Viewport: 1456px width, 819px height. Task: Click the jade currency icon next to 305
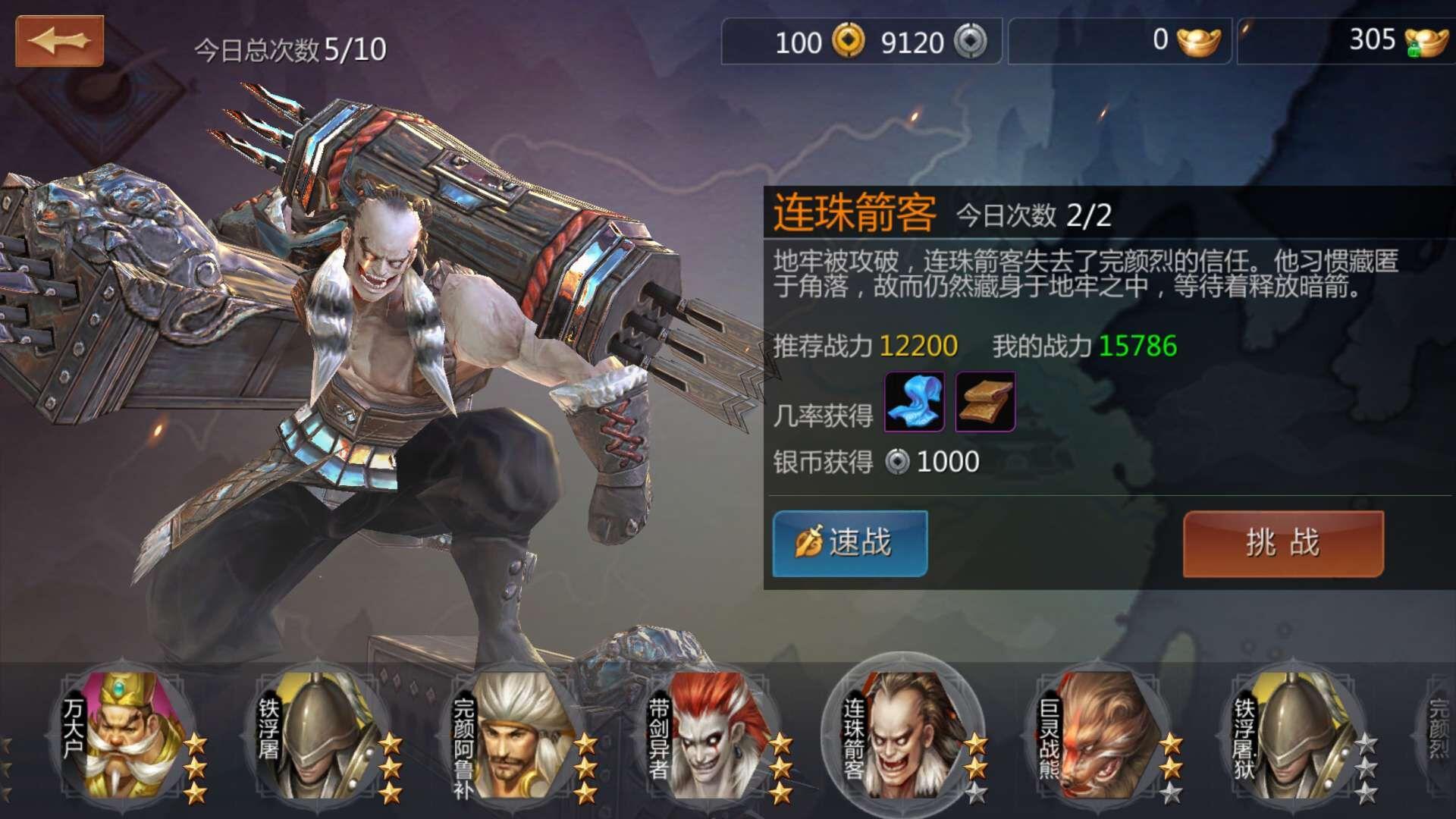click(1427, 43)
